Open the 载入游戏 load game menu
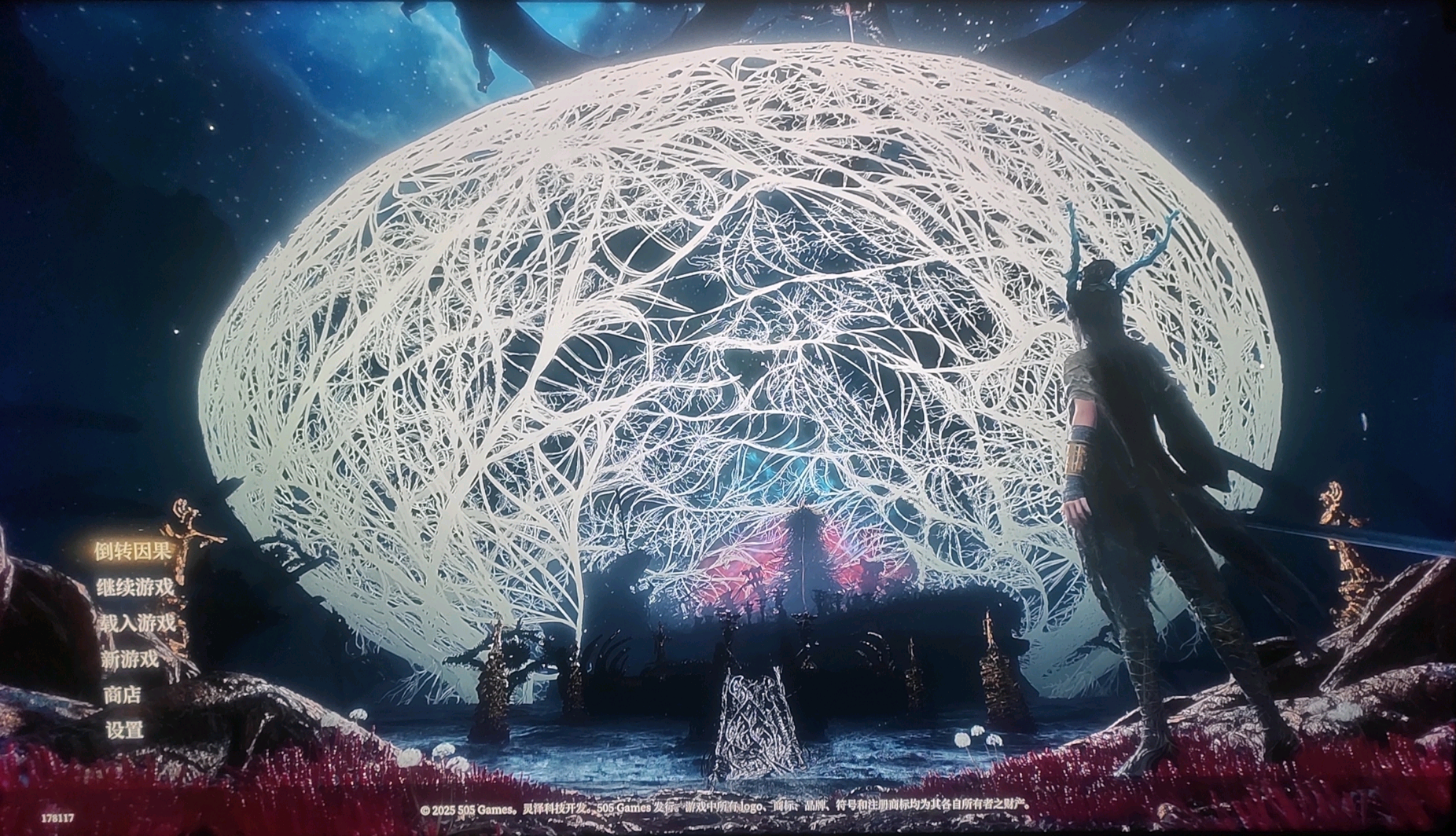This screenshot has width=1456, height=836. coord(136,623)
